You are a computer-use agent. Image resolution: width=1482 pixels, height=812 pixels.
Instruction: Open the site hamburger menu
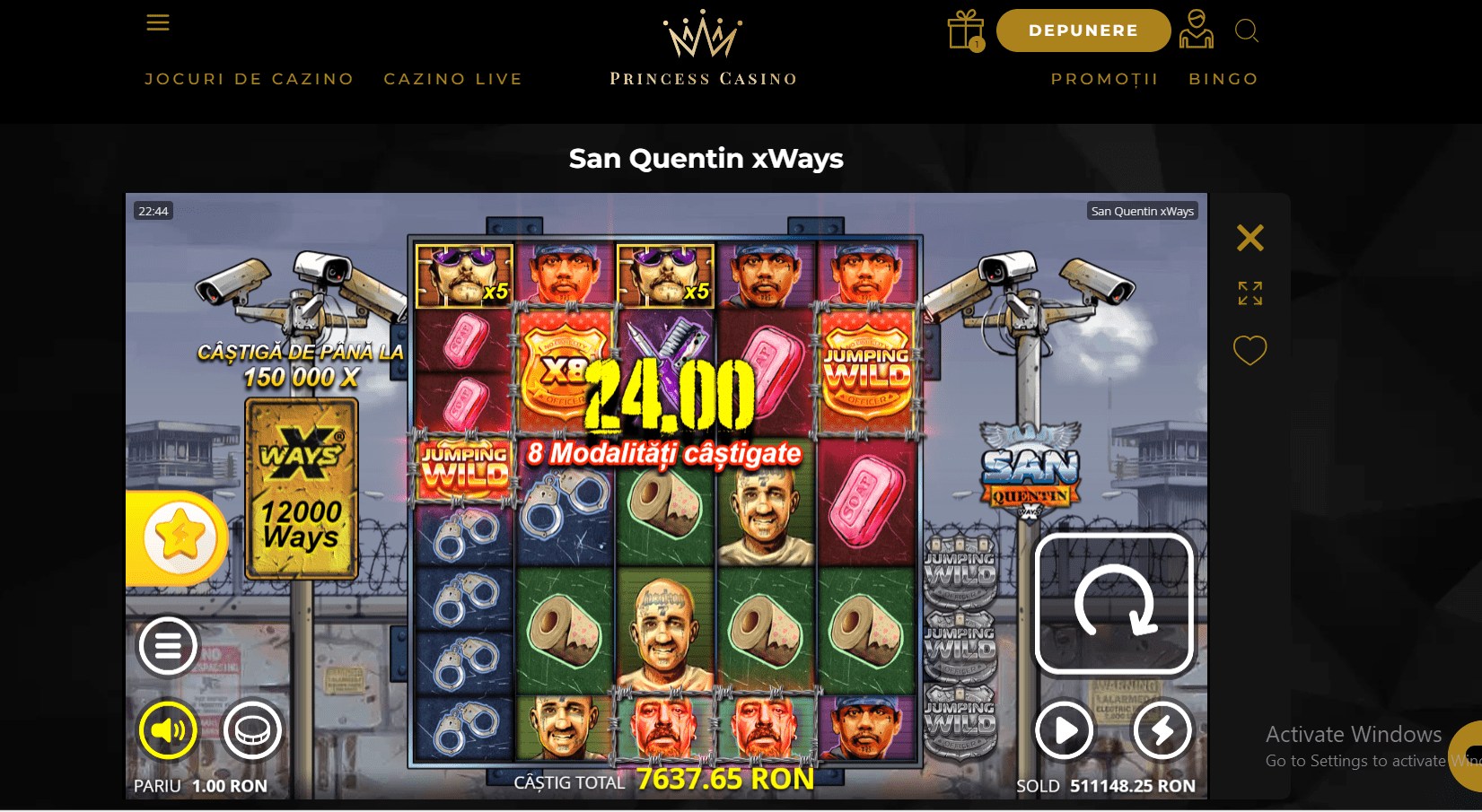(158, 22)
